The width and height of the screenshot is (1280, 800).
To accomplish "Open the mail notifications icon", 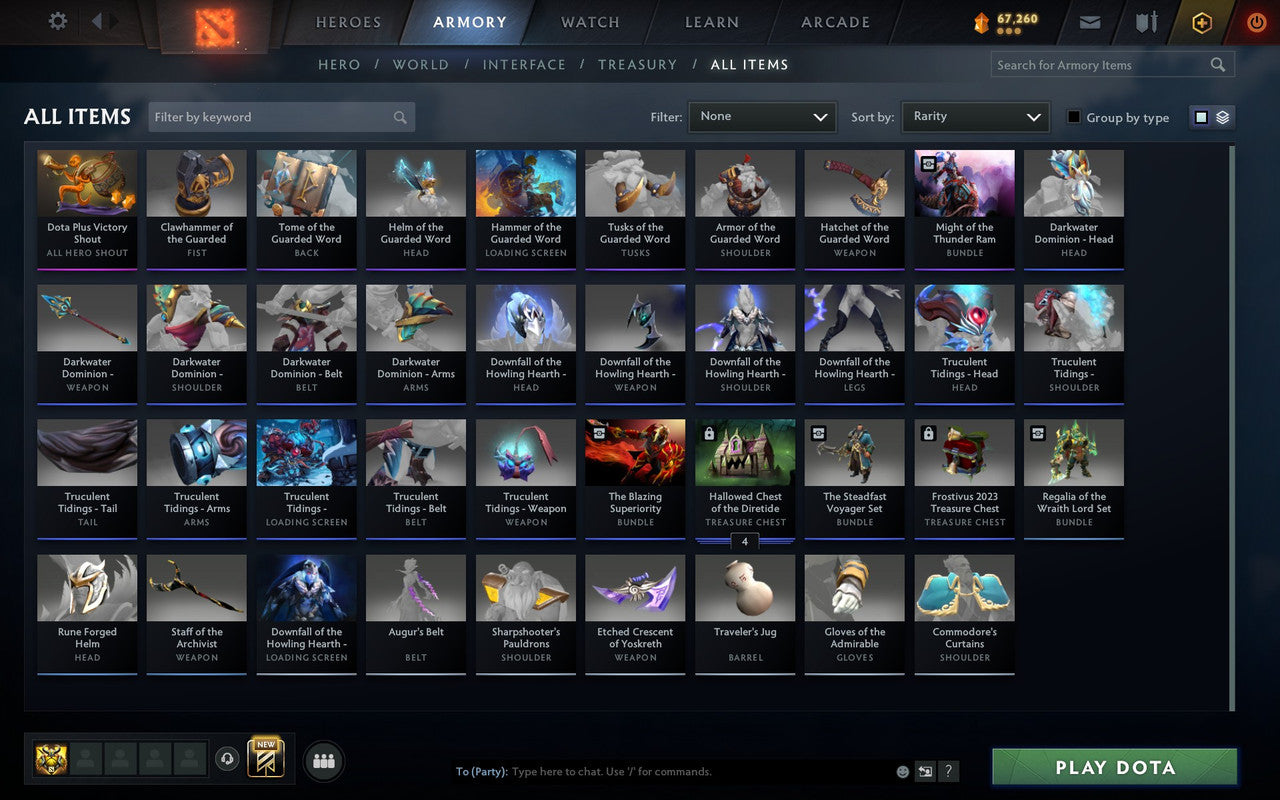I will tap(1089, 22).
